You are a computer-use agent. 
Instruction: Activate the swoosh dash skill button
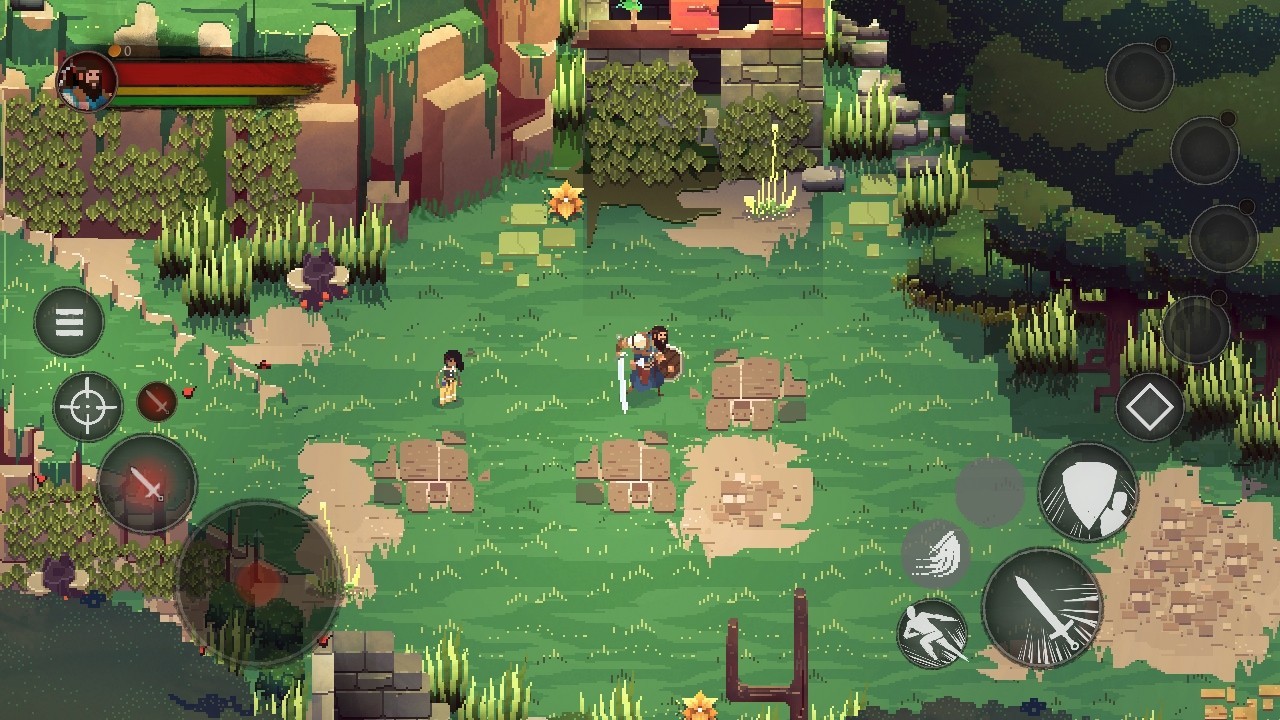pos(936,553)
